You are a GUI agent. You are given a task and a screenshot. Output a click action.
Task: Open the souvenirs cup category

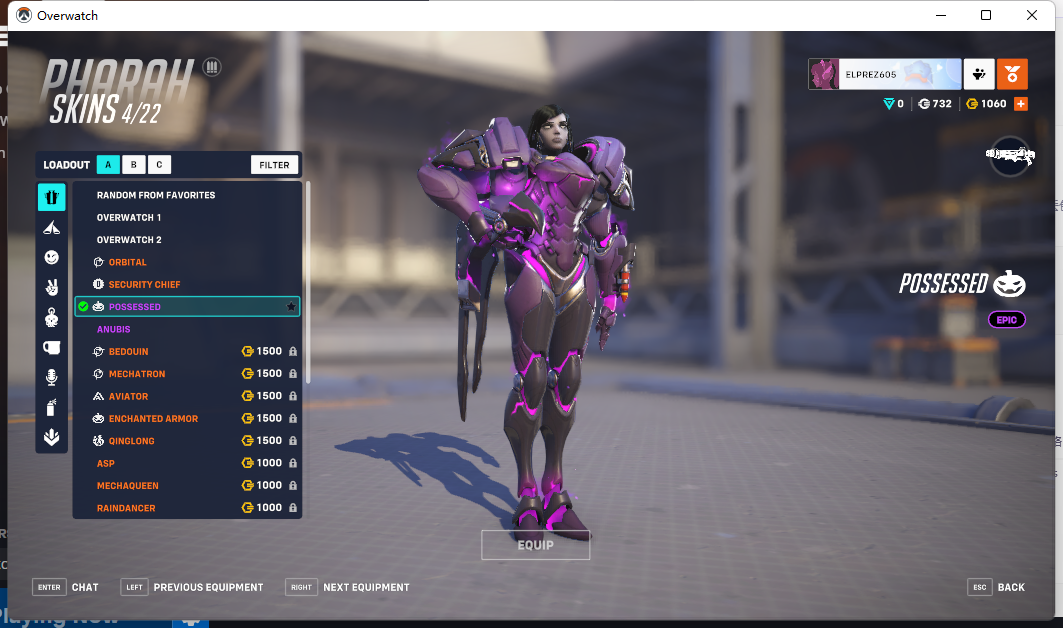point(52,347)
